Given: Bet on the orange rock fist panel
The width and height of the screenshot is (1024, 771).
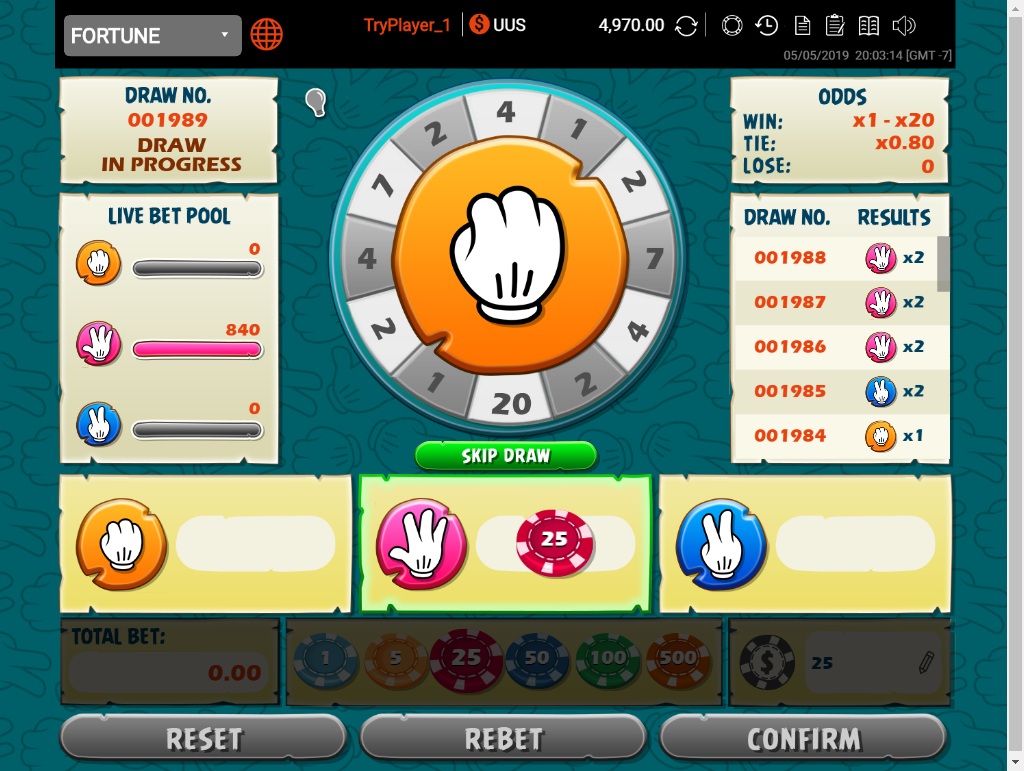Looking at the screenshot, I should (206, 544).
